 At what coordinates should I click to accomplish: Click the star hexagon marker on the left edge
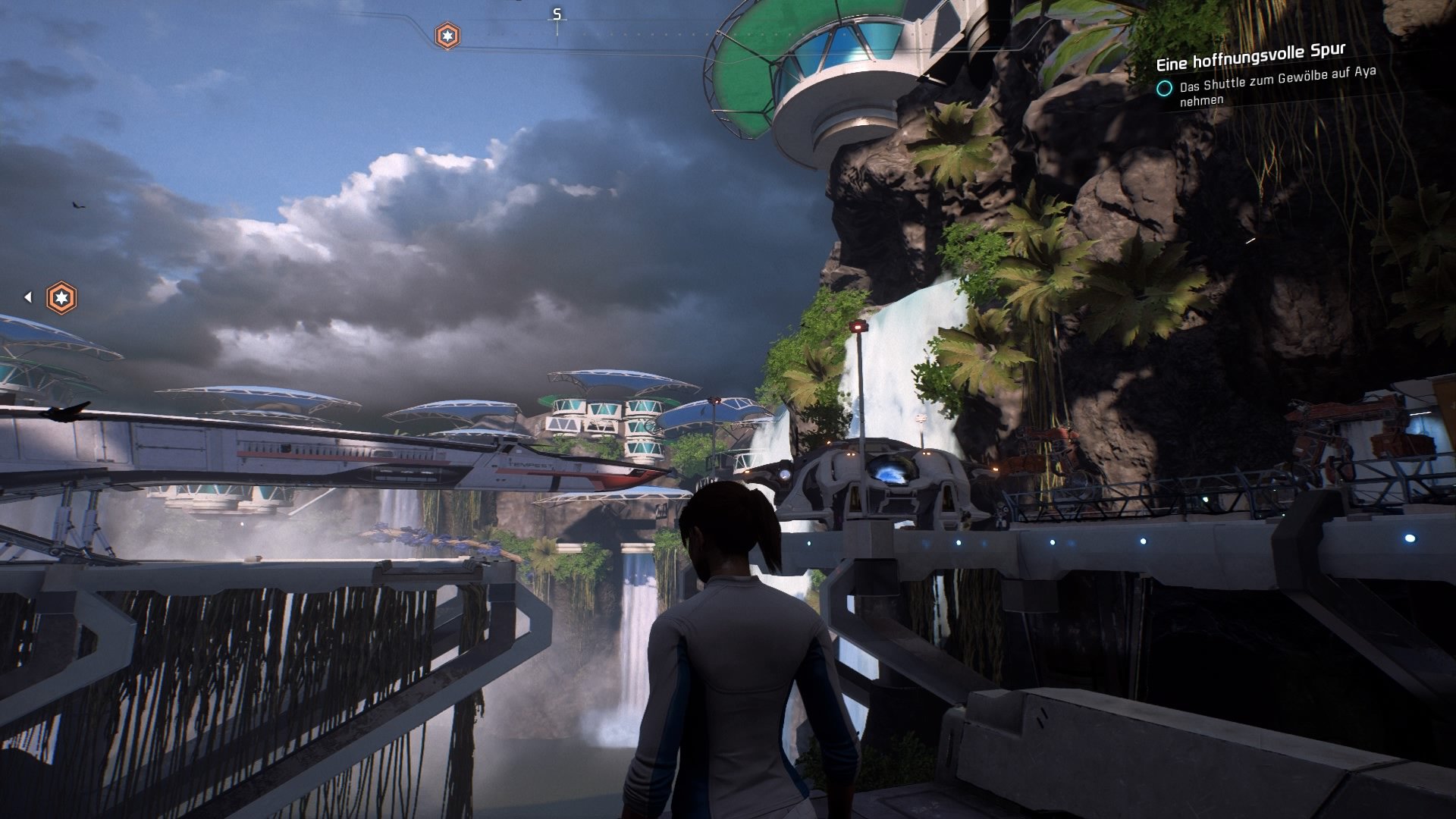(61, 297)
